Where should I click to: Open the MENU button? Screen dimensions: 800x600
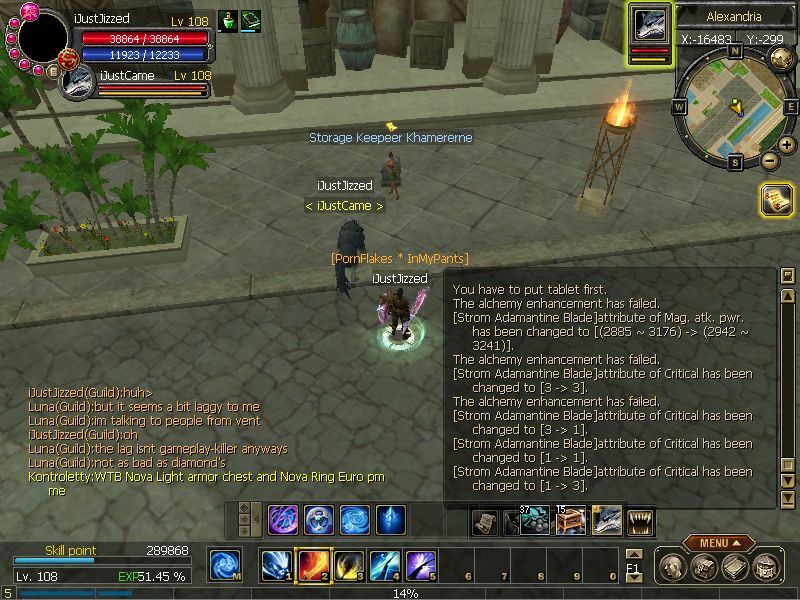coord(719,543)
